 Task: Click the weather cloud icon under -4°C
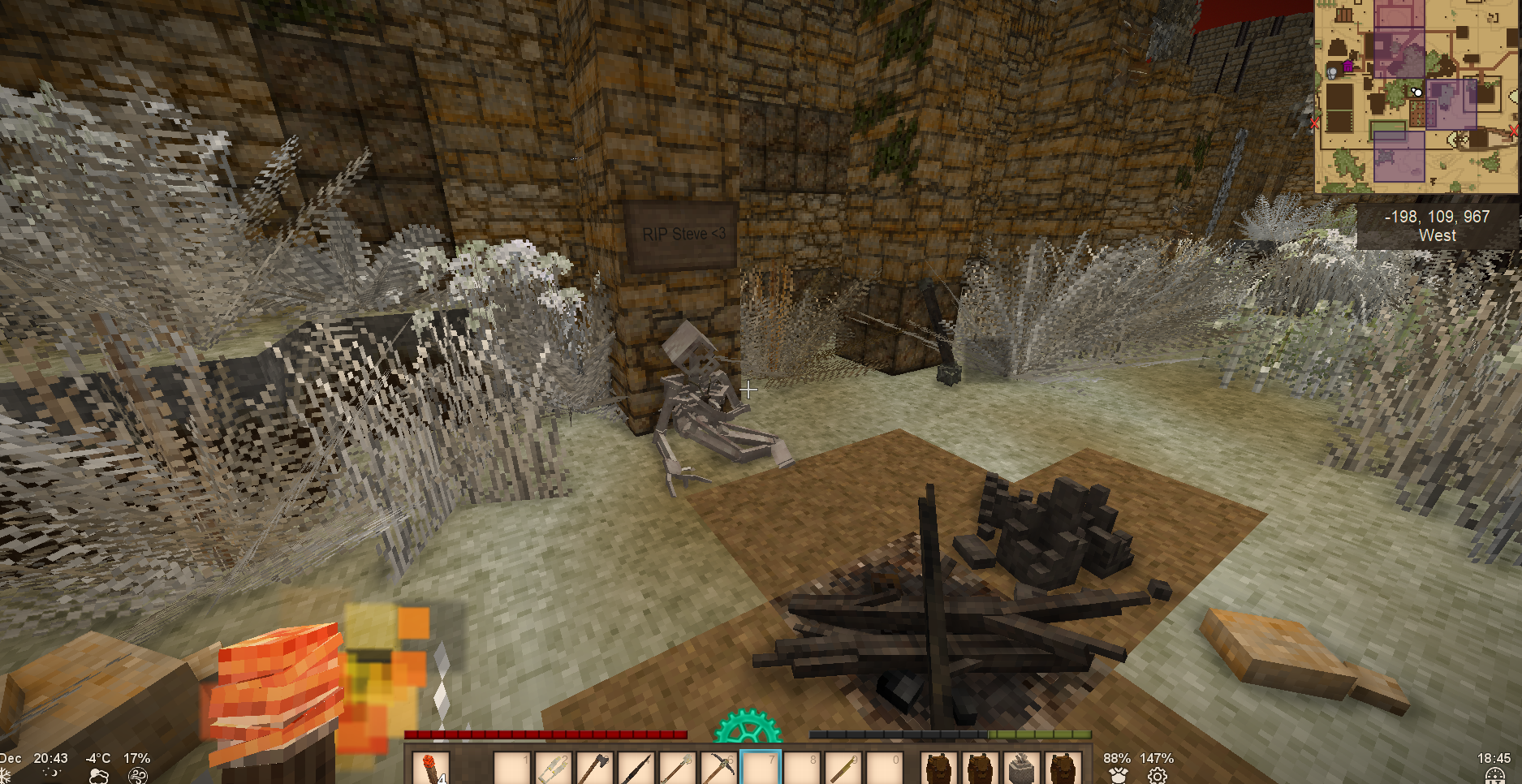(98, 777)
